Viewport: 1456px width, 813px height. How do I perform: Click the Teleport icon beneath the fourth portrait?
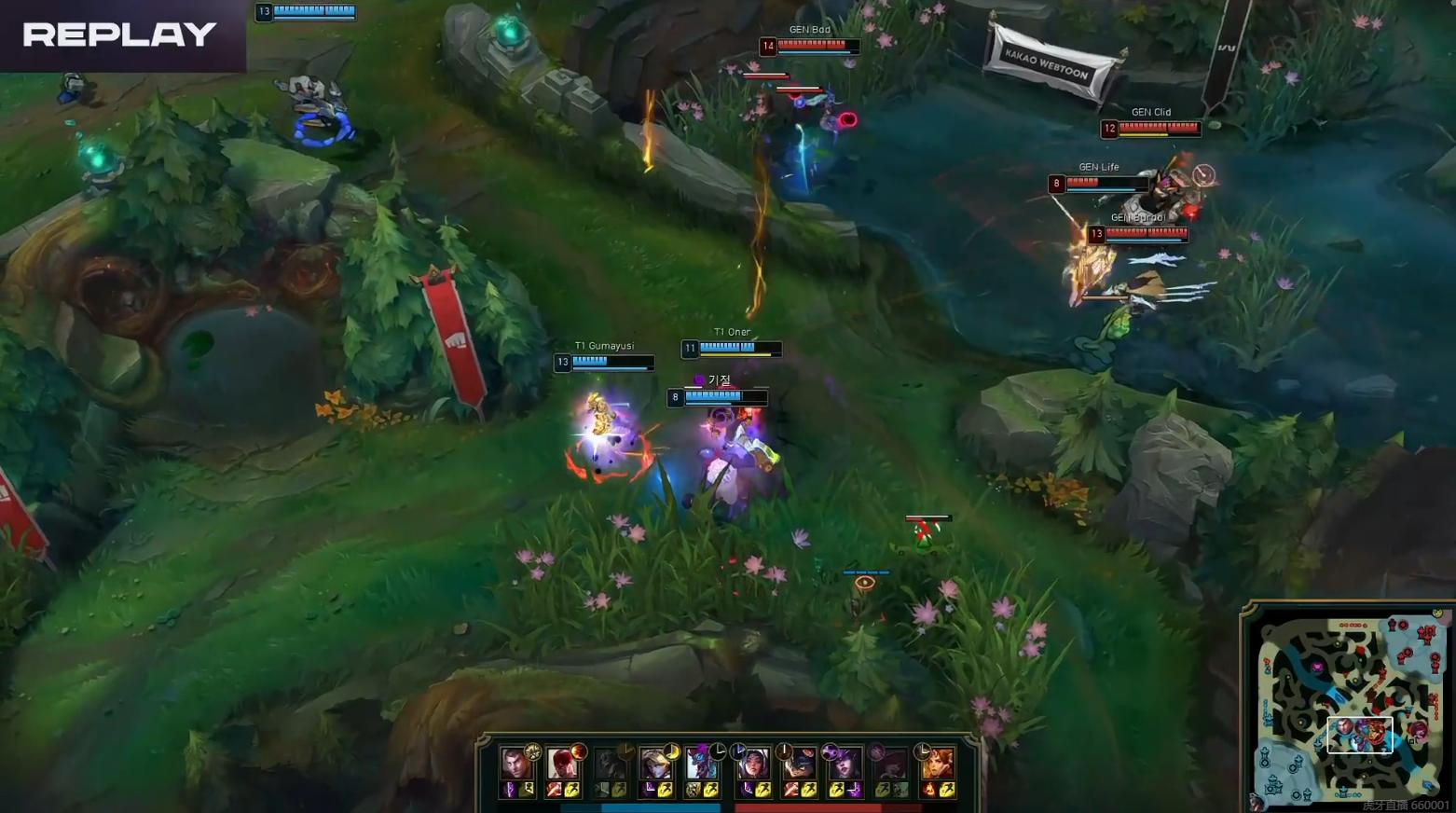point(648,791)
